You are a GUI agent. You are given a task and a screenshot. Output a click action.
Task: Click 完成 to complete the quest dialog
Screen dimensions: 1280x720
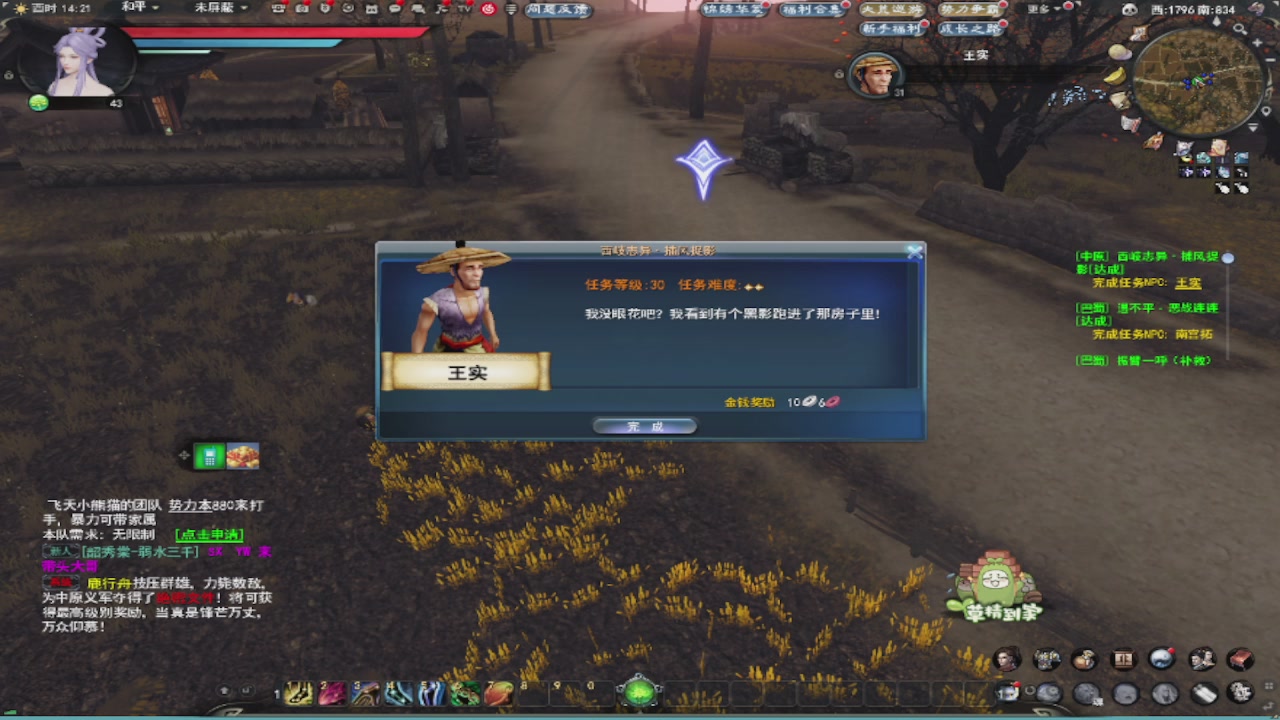(644, 424)
